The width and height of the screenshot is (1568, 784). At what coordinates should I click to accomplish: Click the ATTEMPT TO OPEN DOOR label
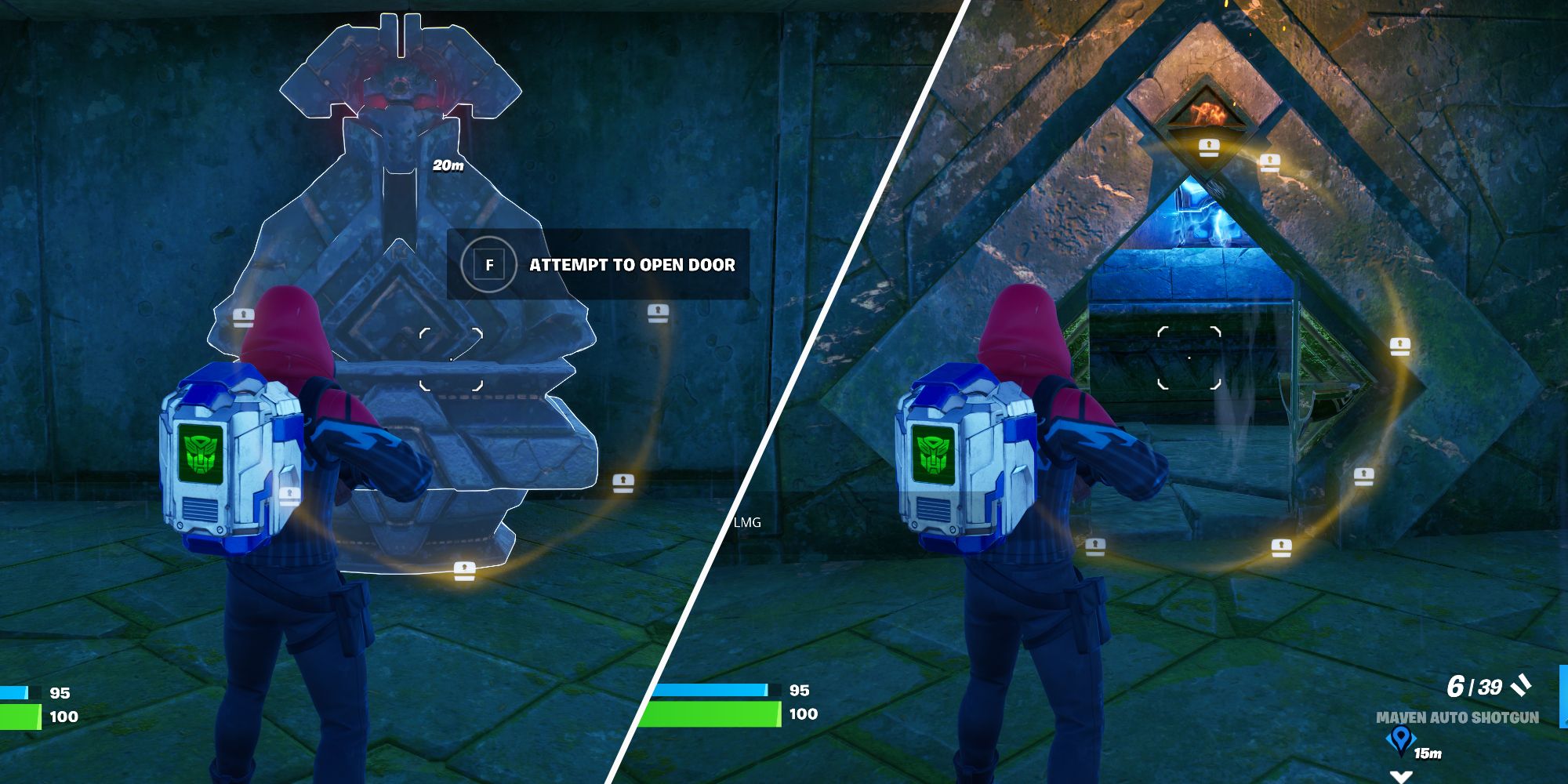(x=631, y=265)
